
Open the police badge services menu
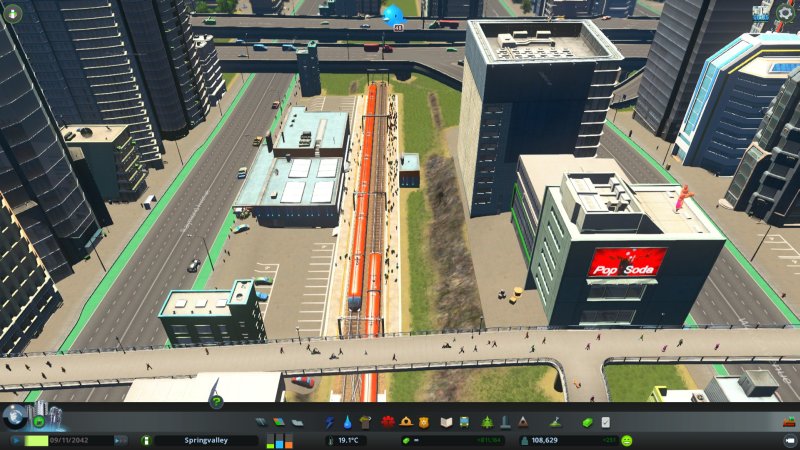click(x=423, y=422)
